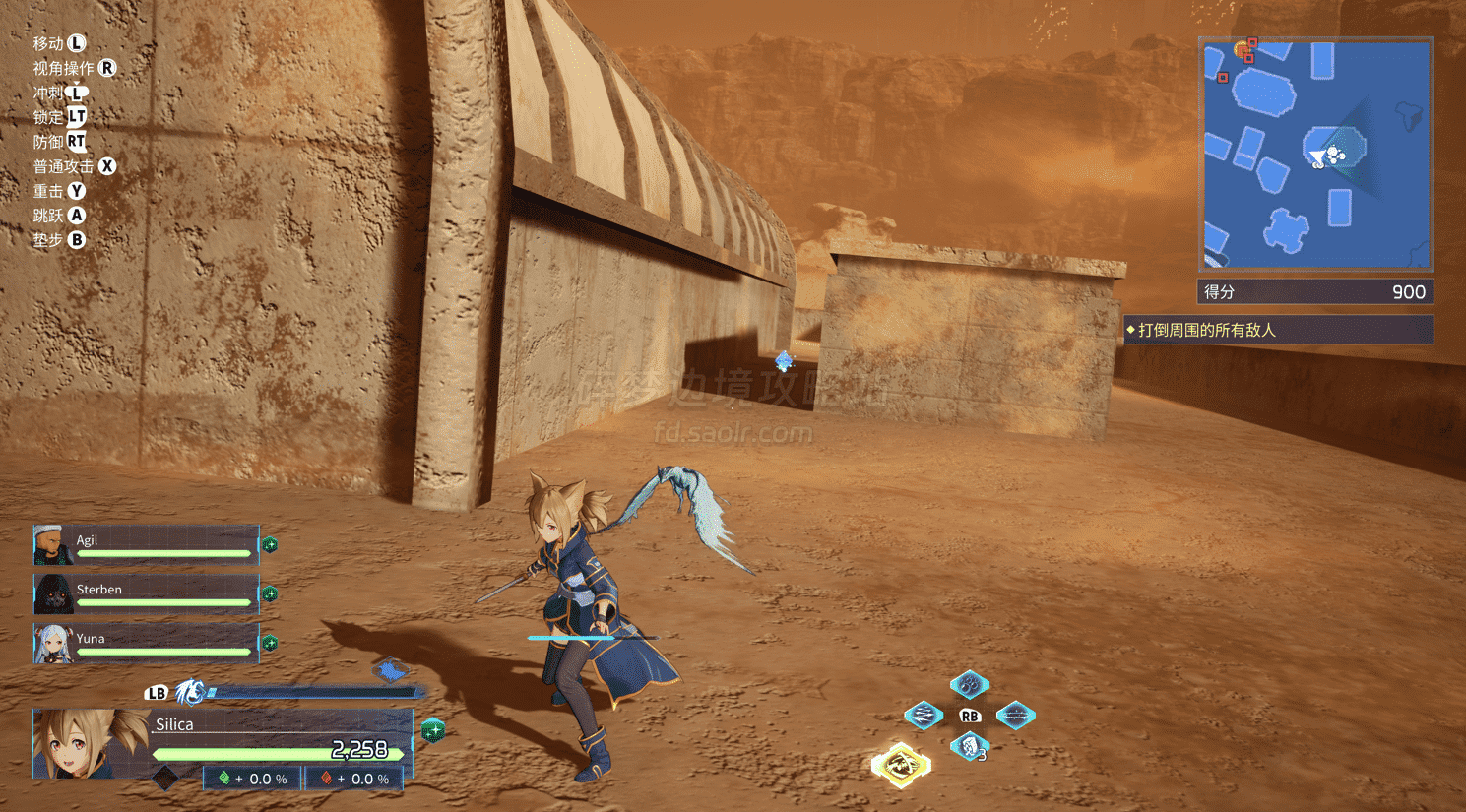Activate the glowing yellow ultimate skill icon
This screenshot has height=812, width=1466.
click(901, 765)
